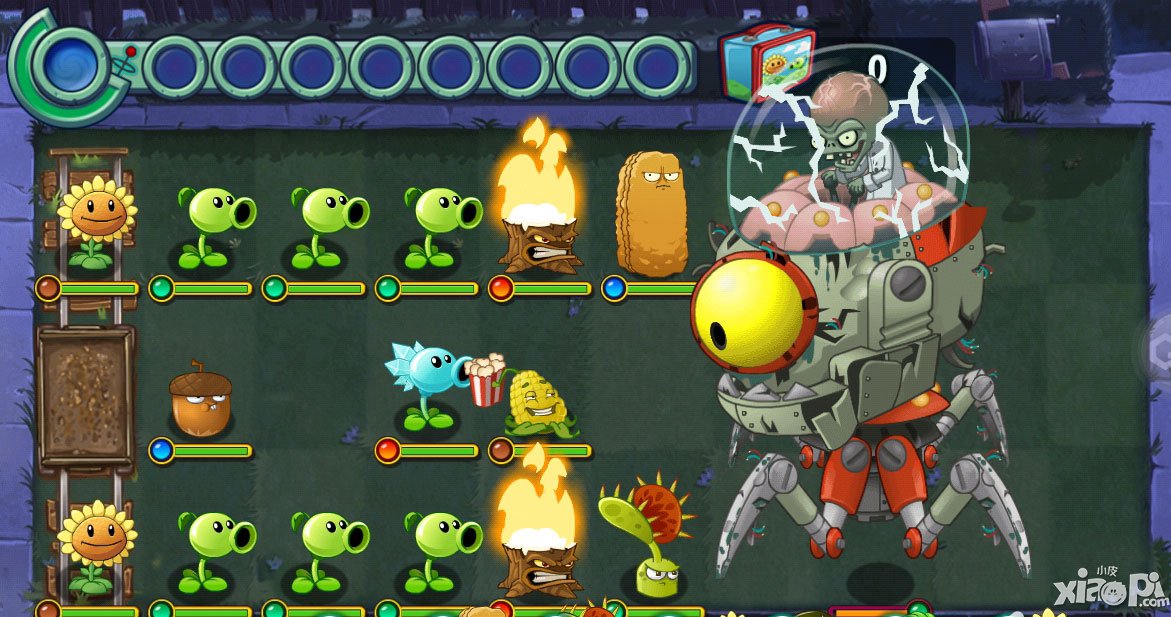Select the acorn plant

(x=199, y=400)
